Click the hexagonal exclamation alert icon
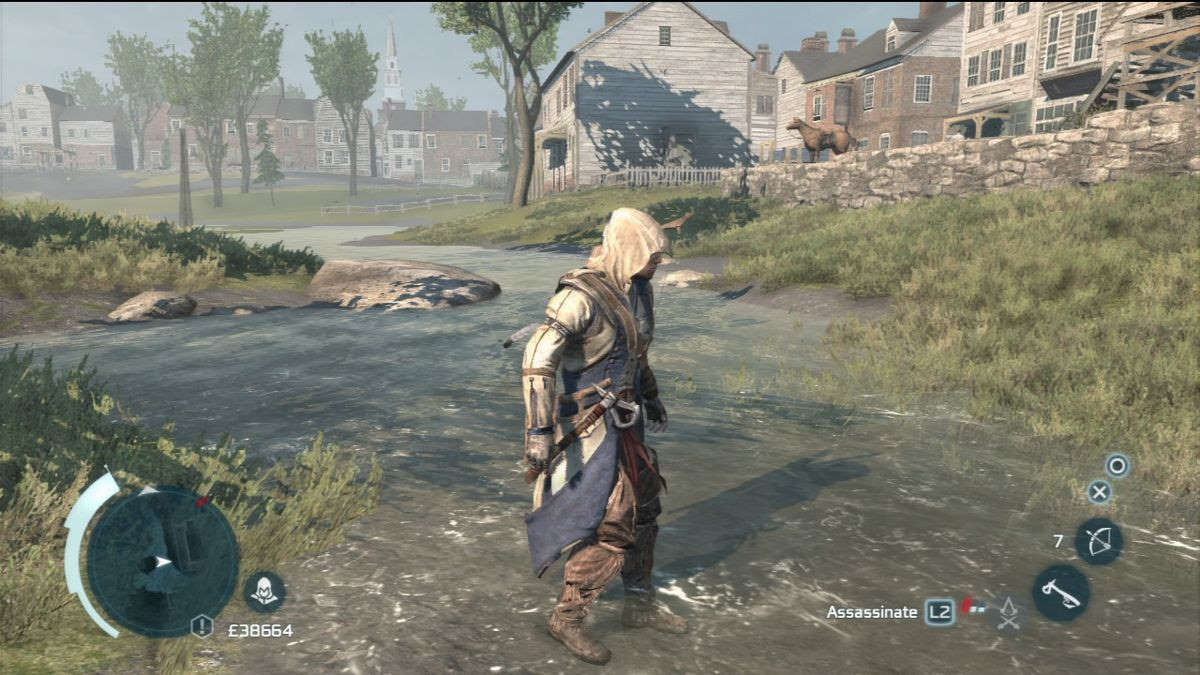1200x675 pixels. point(202,626)
